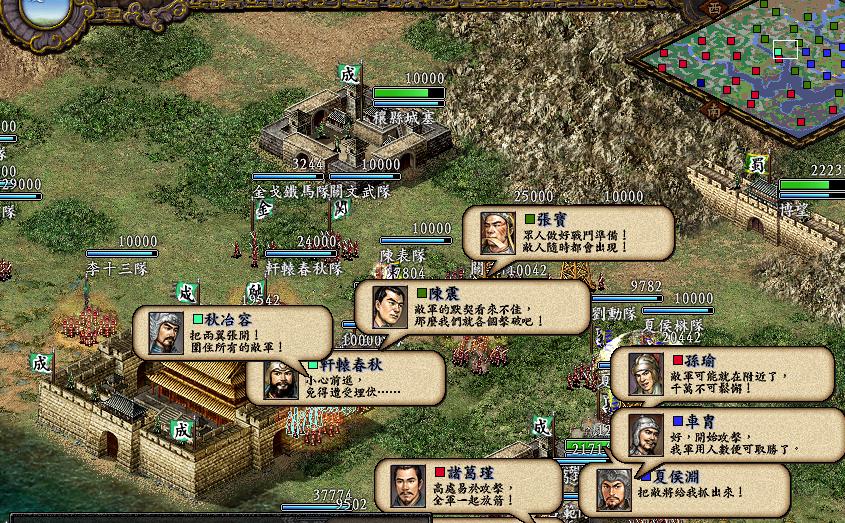Viewport: 845px width, 523px height.
Task: Select the 穰縣城塞 fortress label
Action: click(408, 118)
